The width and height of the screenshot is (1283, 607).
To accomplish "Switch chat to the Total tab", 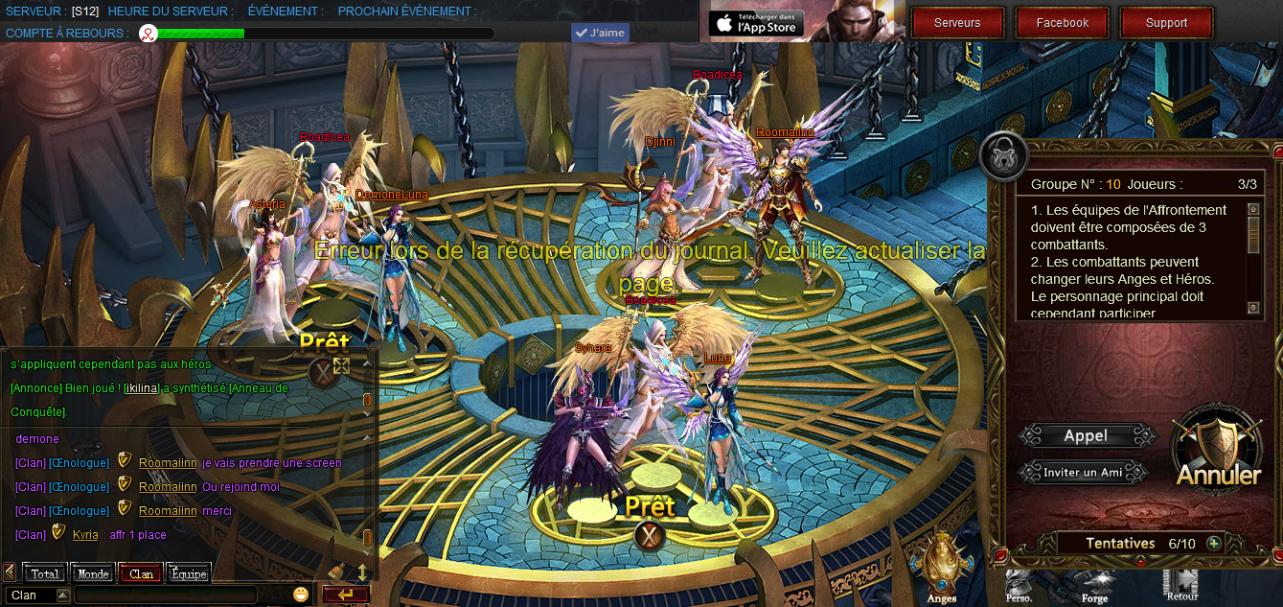I will (44, 574).
